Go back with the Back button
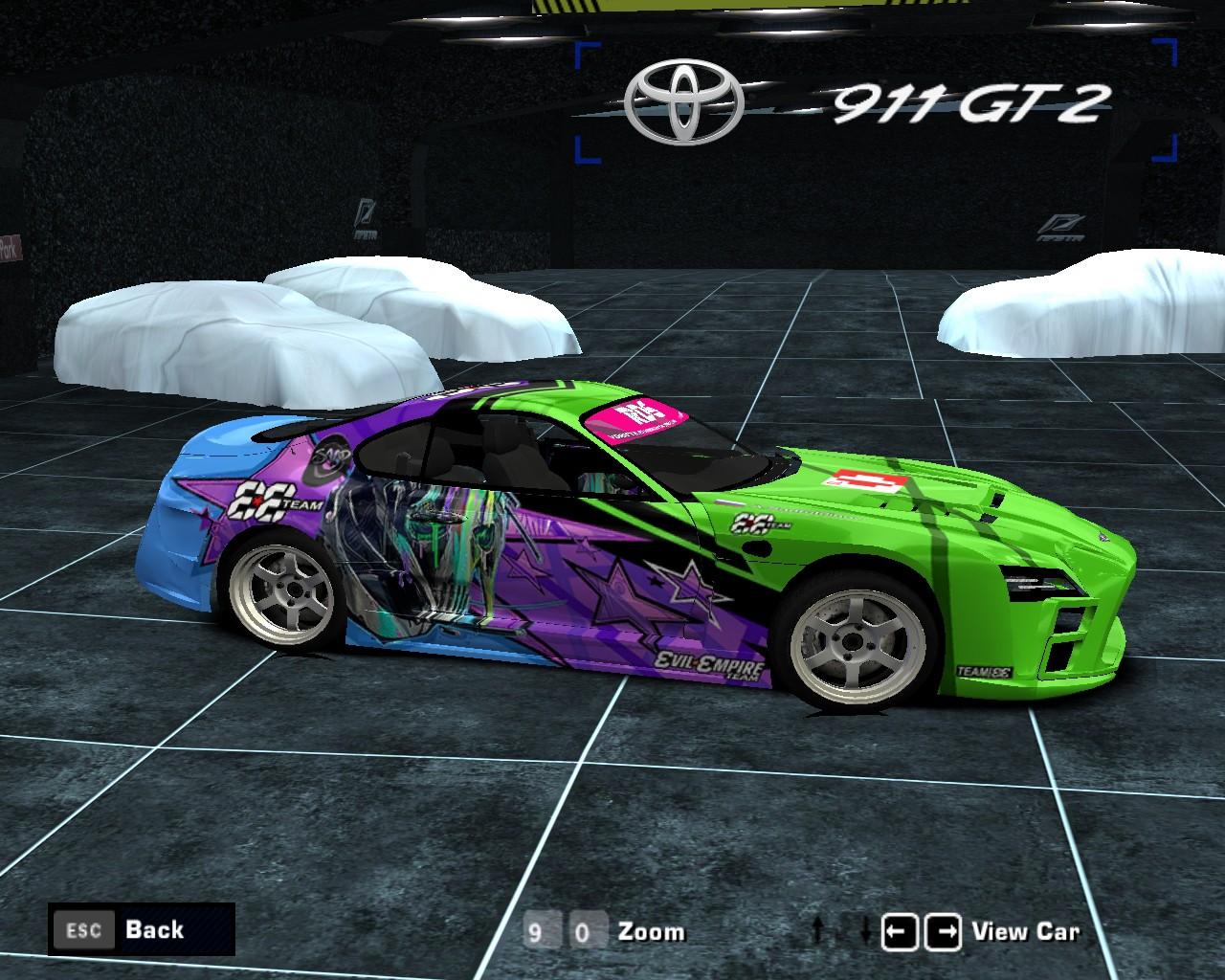Image resolution: width=1225 pixels, height=980 pixels. [141, 929]
